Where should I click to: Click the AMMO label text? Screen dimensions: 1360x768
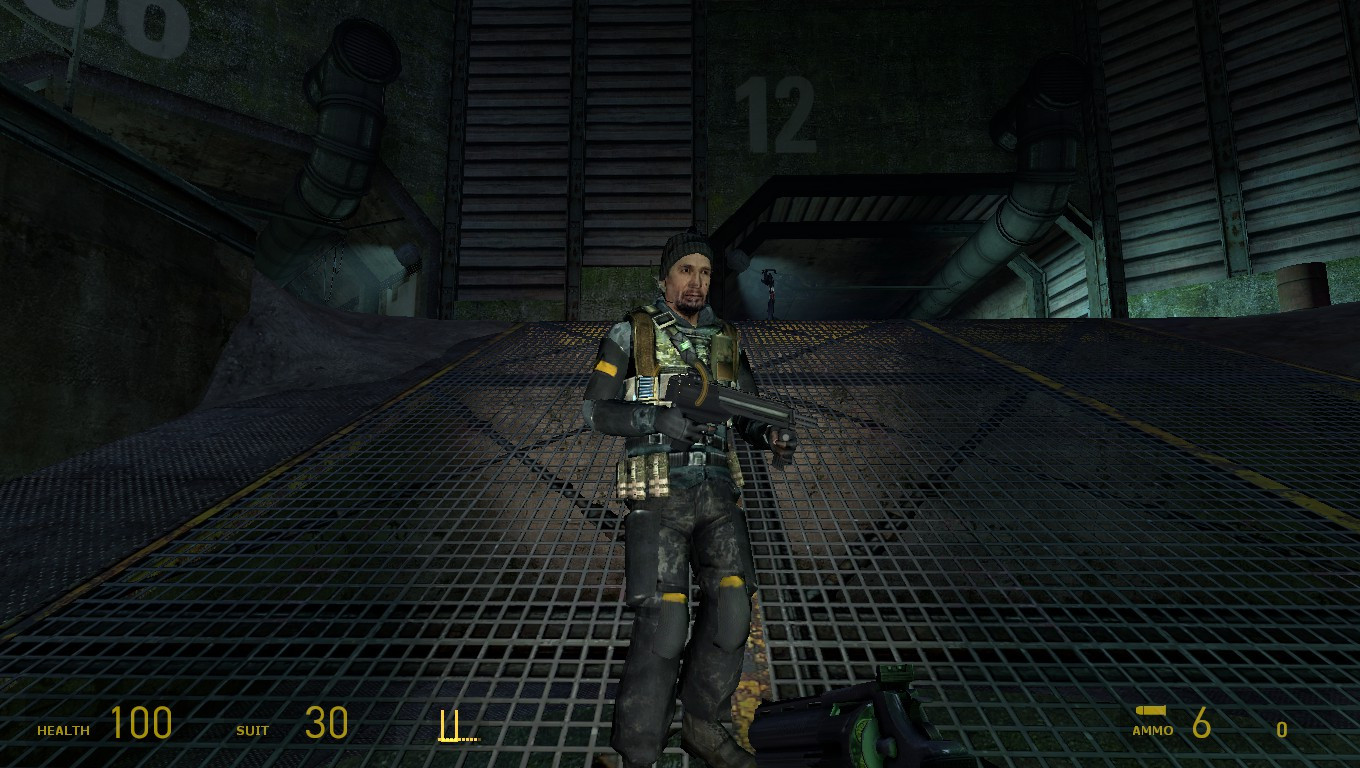1153,731
